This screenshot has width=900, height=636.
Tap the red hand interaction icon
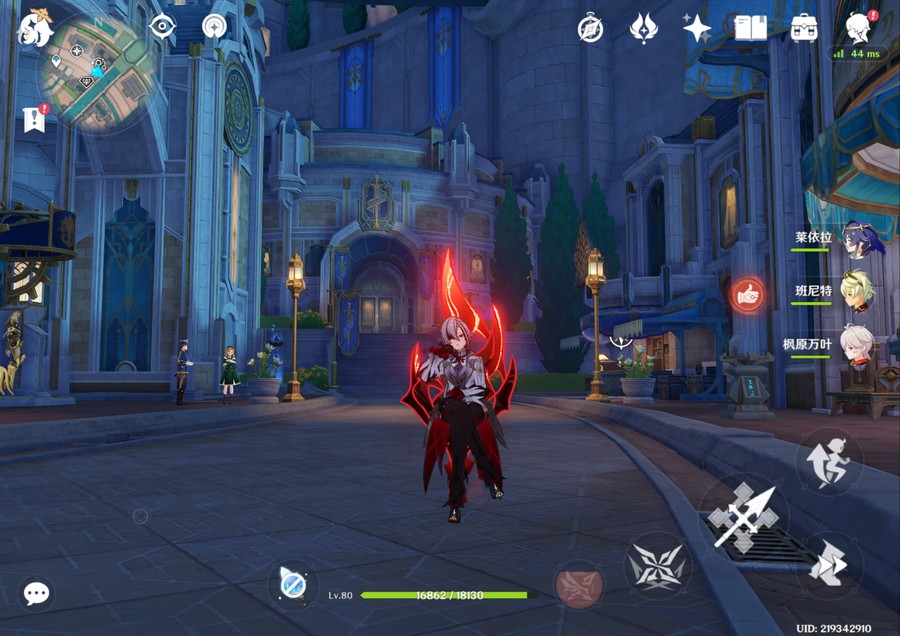[747, 293]
